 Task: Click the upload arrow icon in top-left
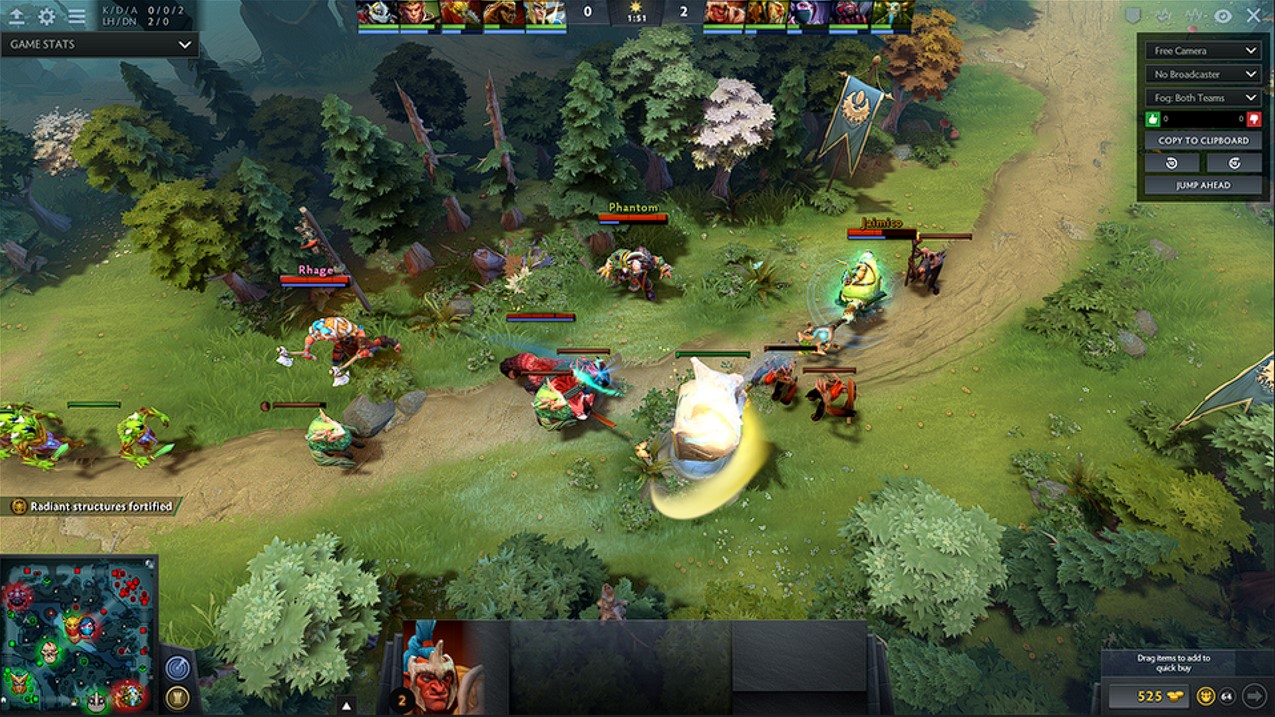tap(17, 16)
